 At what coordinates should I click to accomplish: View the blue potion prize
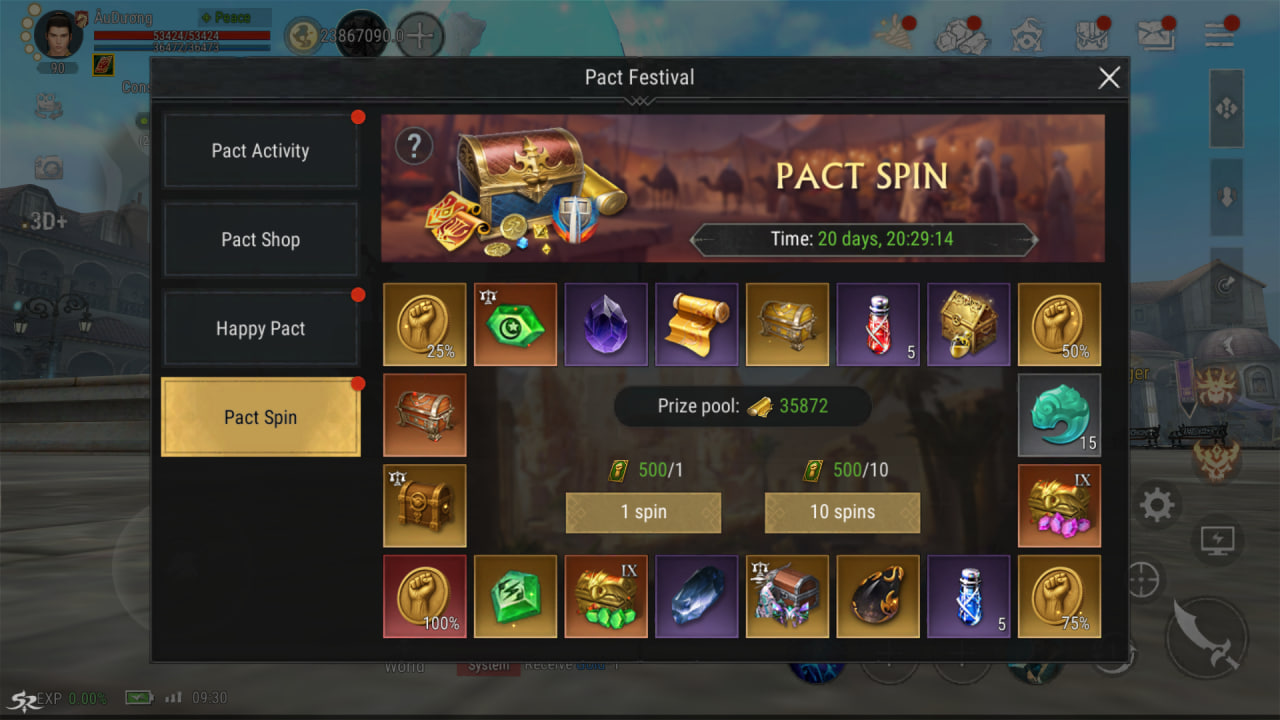(x=968, y=596)
